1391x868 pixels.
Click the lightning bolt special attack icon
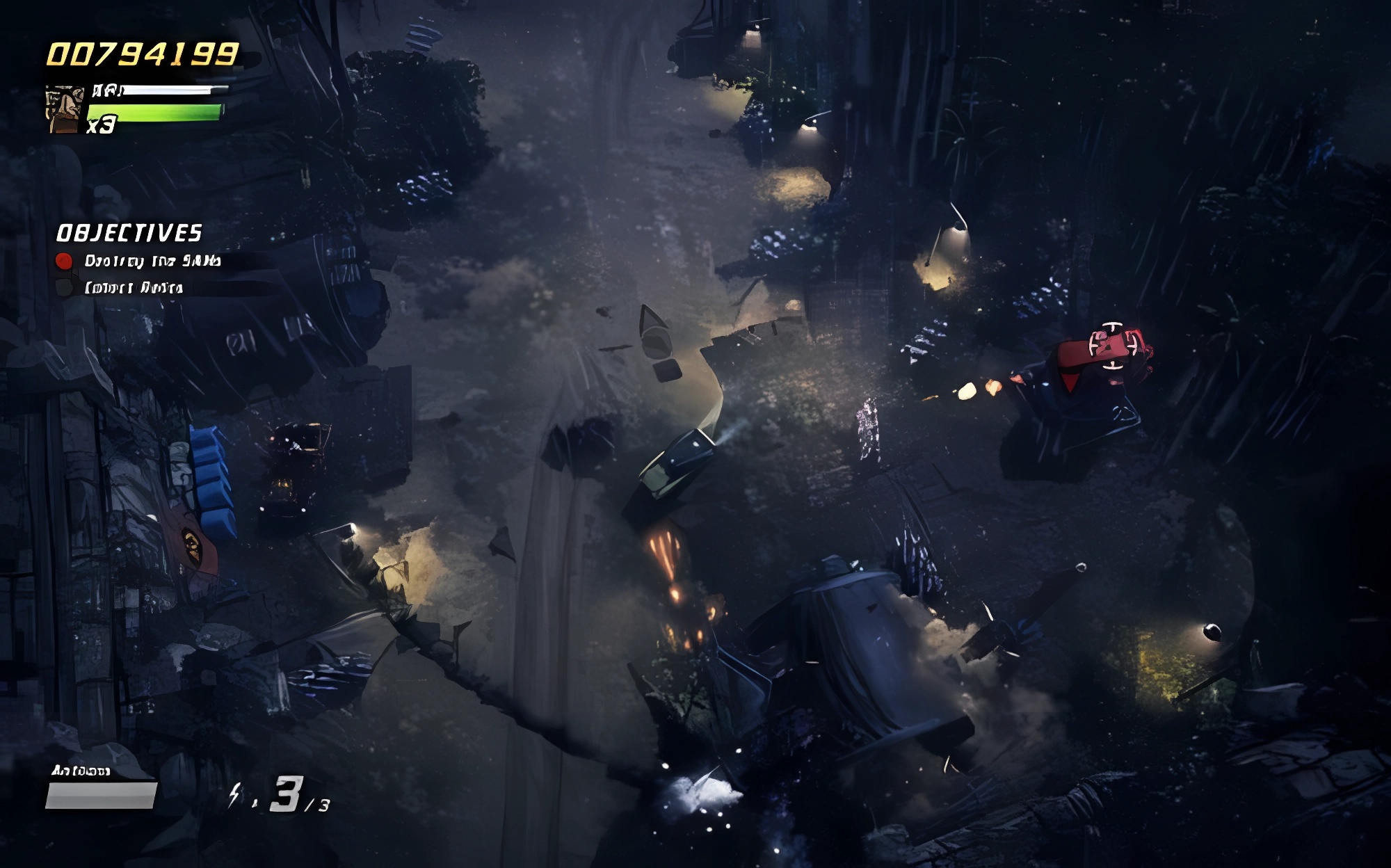[x=235, y=794]
